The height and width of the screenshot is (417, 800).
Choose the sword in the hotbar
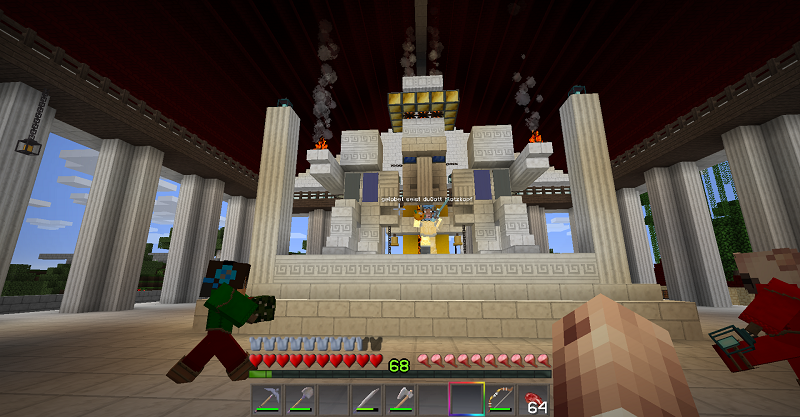pos(367,398)
